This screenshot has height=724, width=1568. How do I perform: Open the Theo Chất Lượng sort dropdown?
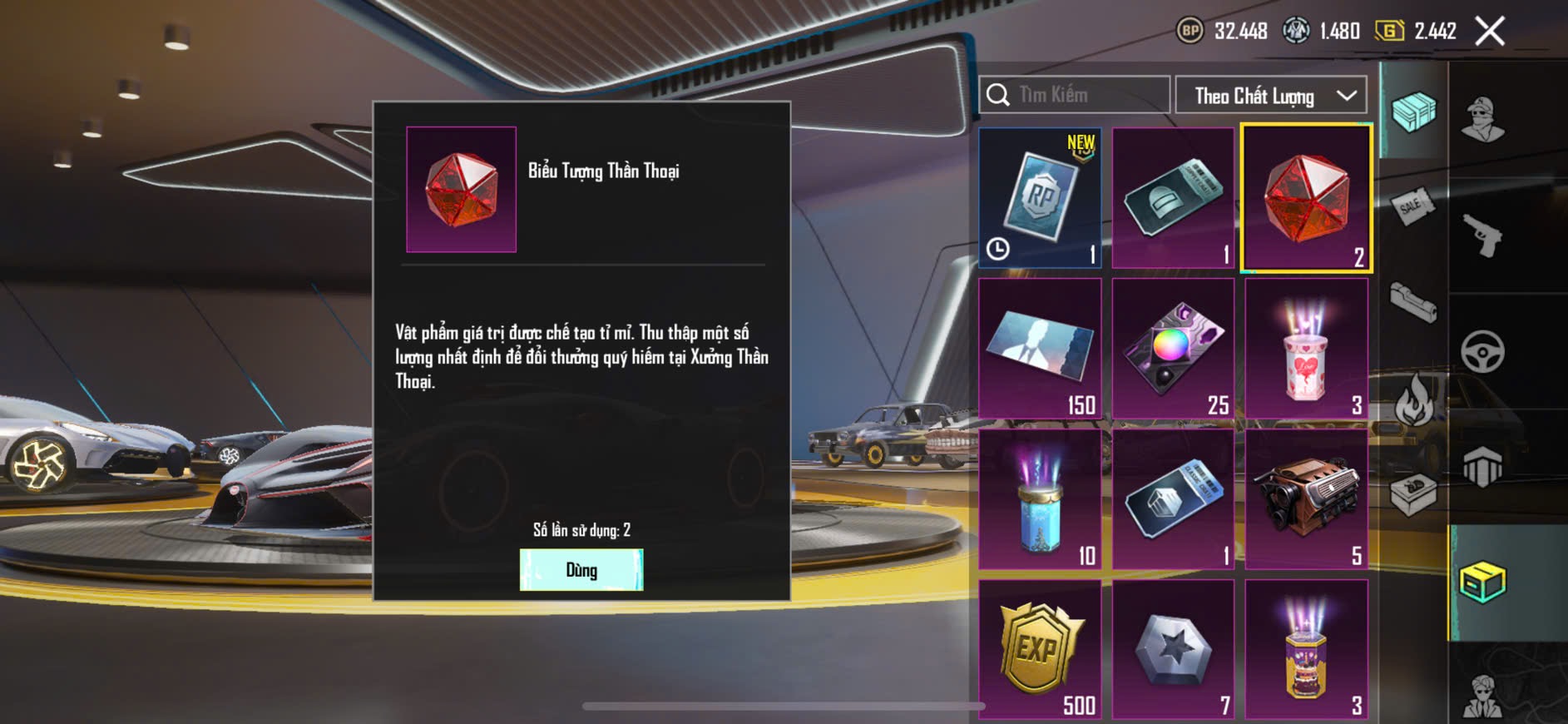(1270, 96)
